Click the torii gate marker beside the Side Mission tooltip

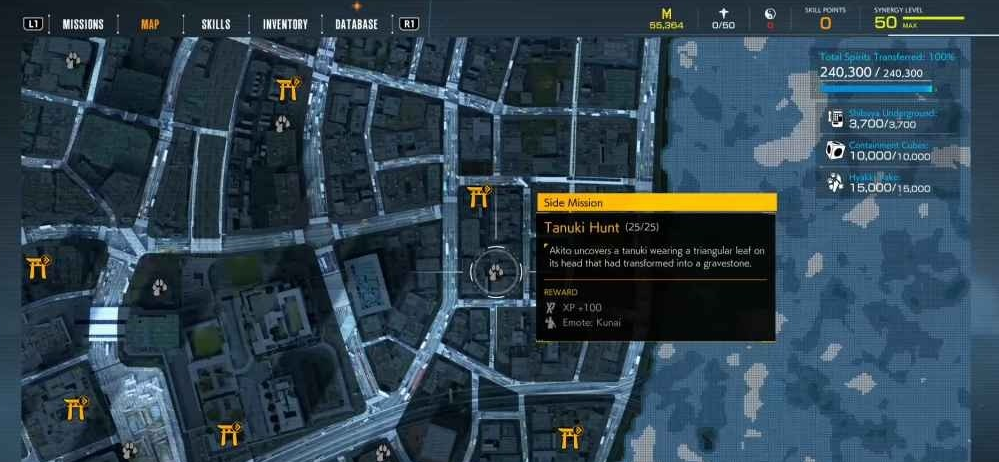[479, 195]
